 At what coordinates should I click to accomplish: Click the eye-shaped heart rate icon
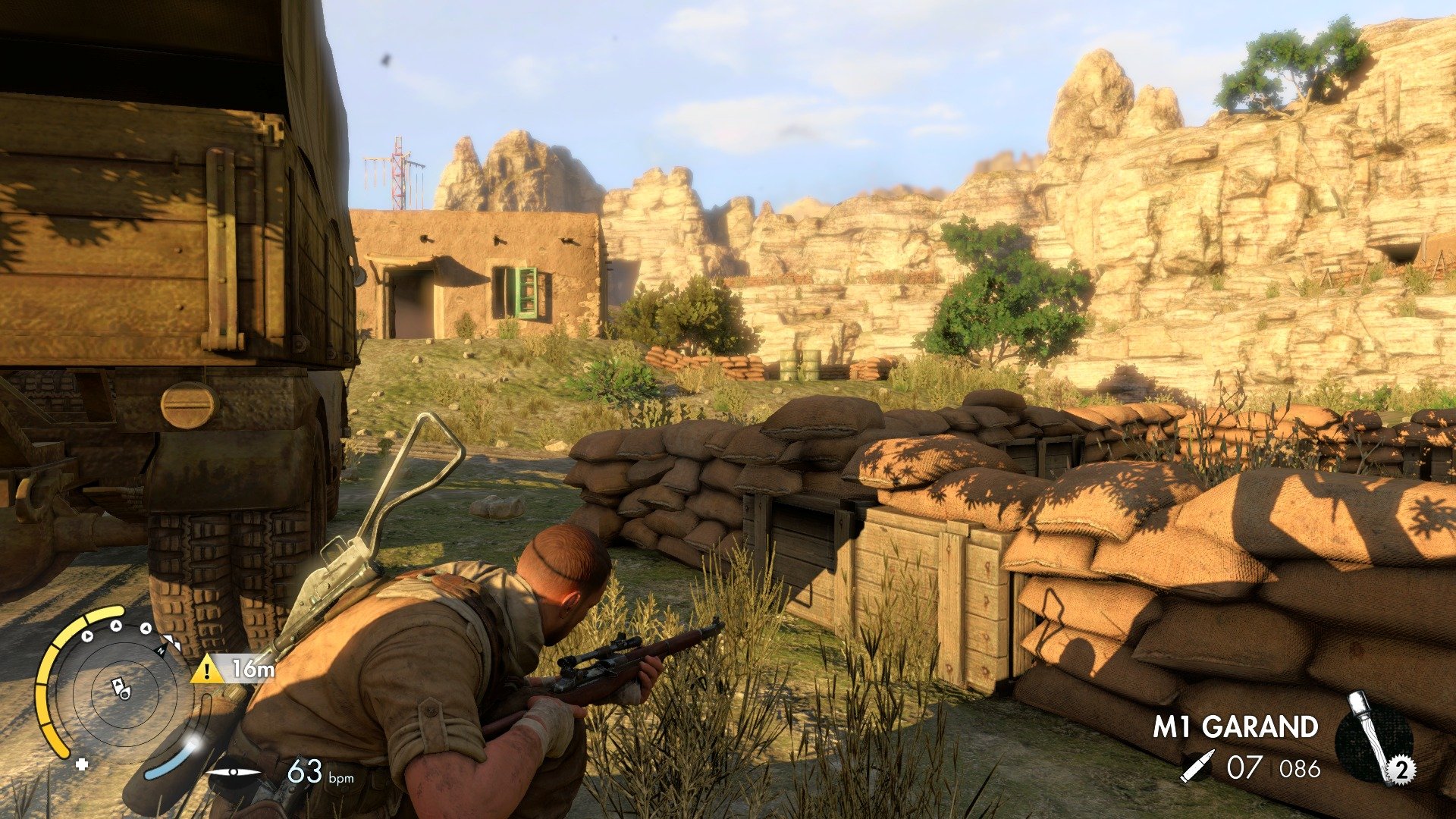click(234, 772)
